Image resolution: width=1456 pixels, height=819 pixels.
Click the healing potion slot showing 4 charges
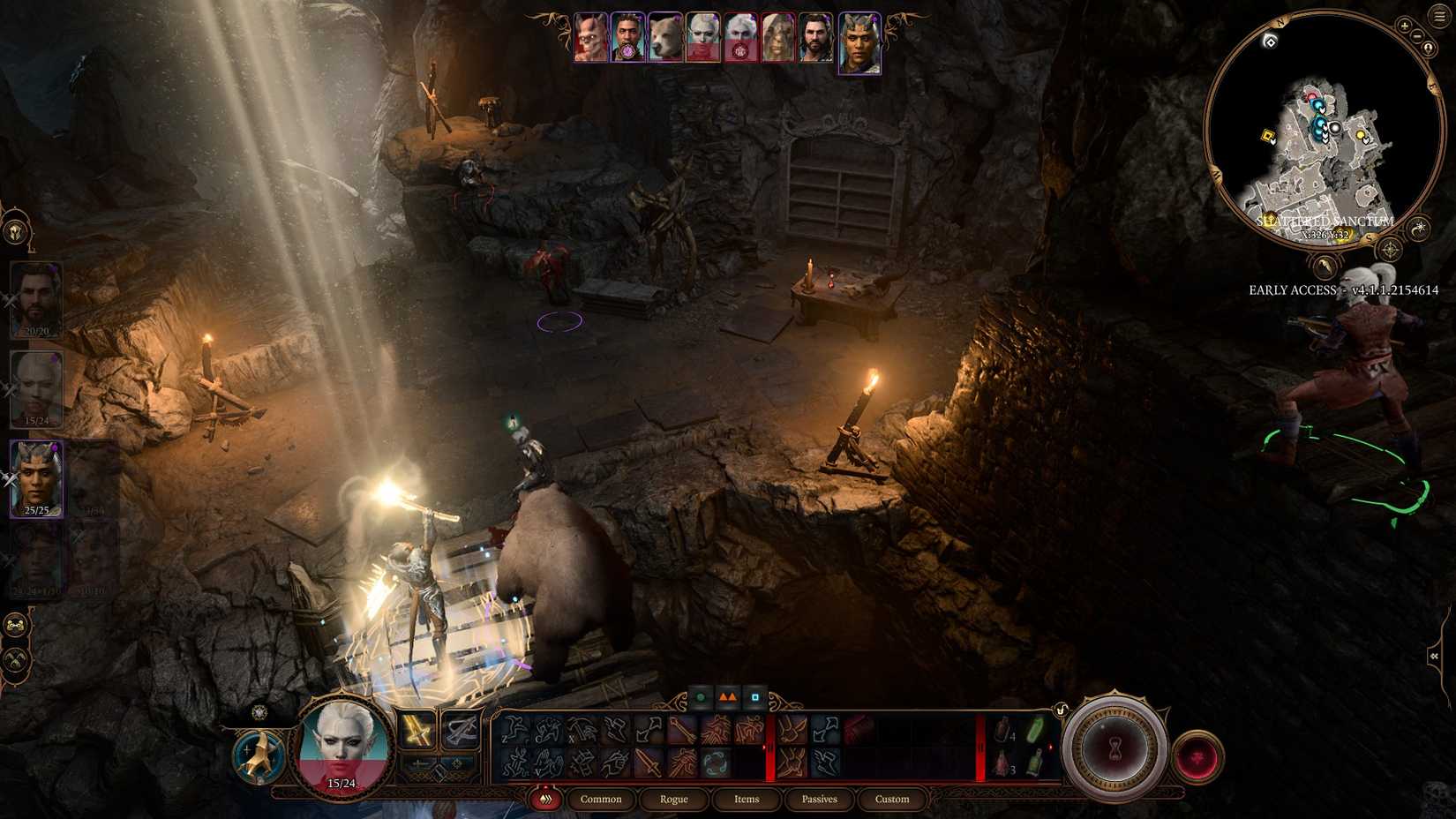click(1002, 730)
